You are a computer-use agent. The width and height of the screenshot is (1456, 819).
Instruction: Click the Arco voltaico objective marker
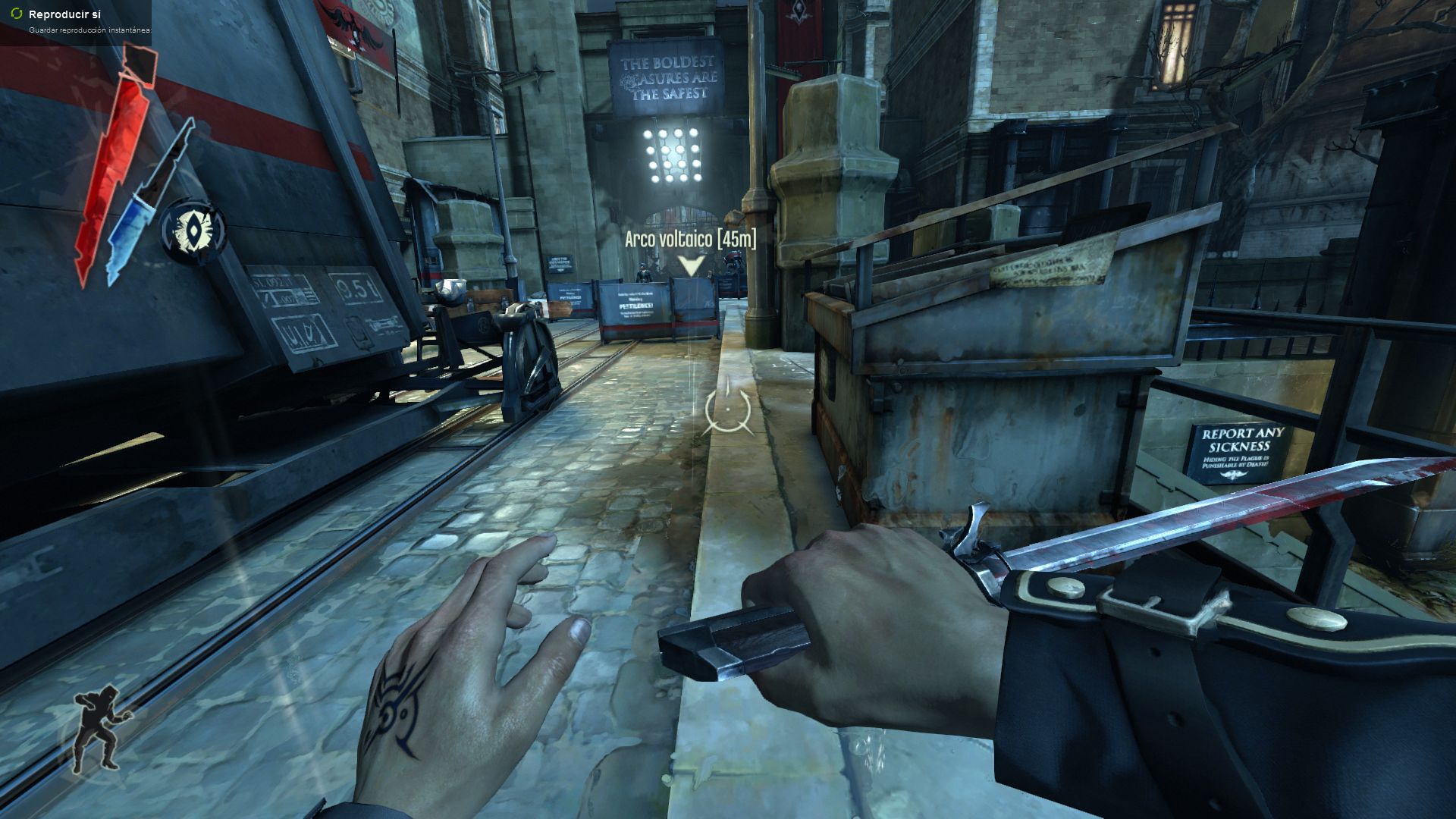[x=690, y=265]
